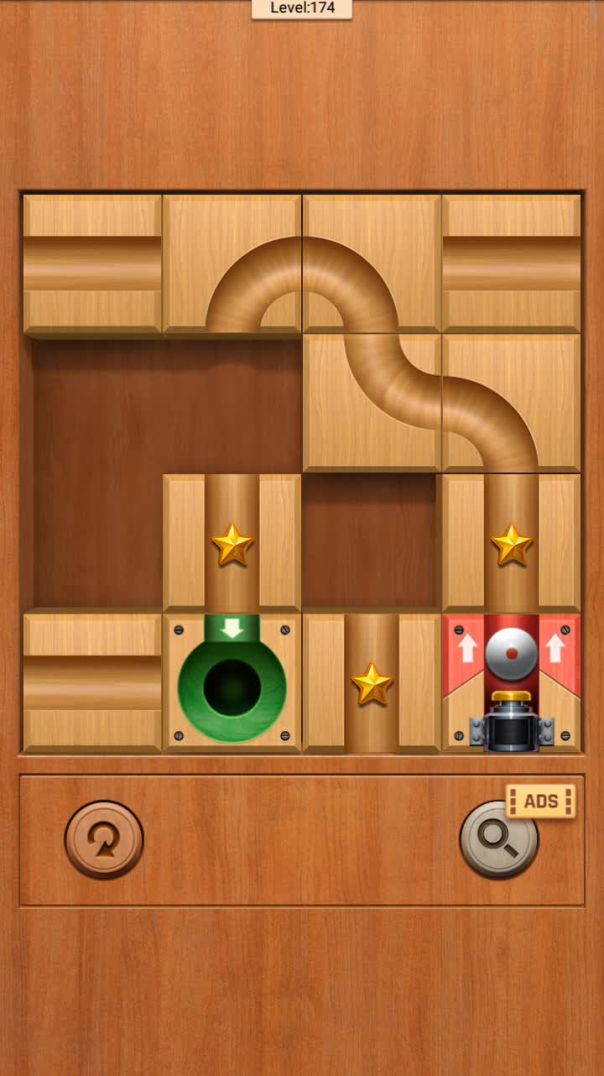Select the star tile between goal and launcher

(x=371, y=683)
